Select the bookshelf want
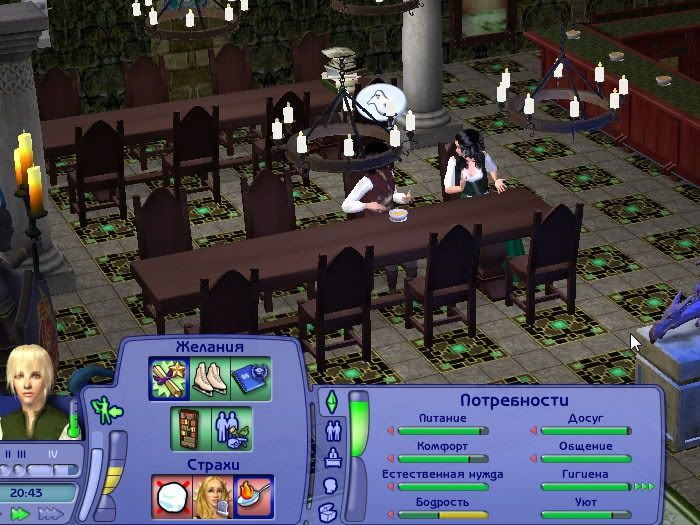Screen dimensions: 700x525 coord(186,427)
